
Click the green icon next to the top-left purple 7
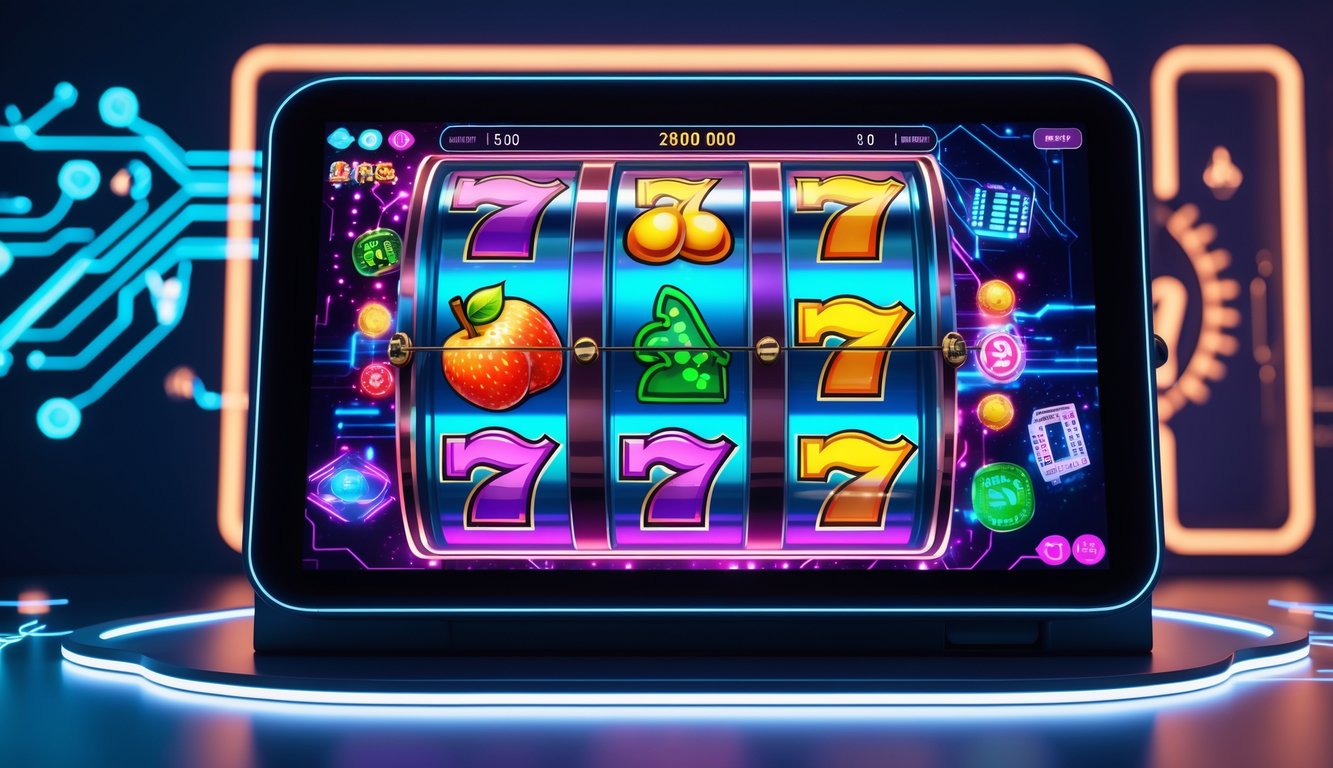point(376,251)
